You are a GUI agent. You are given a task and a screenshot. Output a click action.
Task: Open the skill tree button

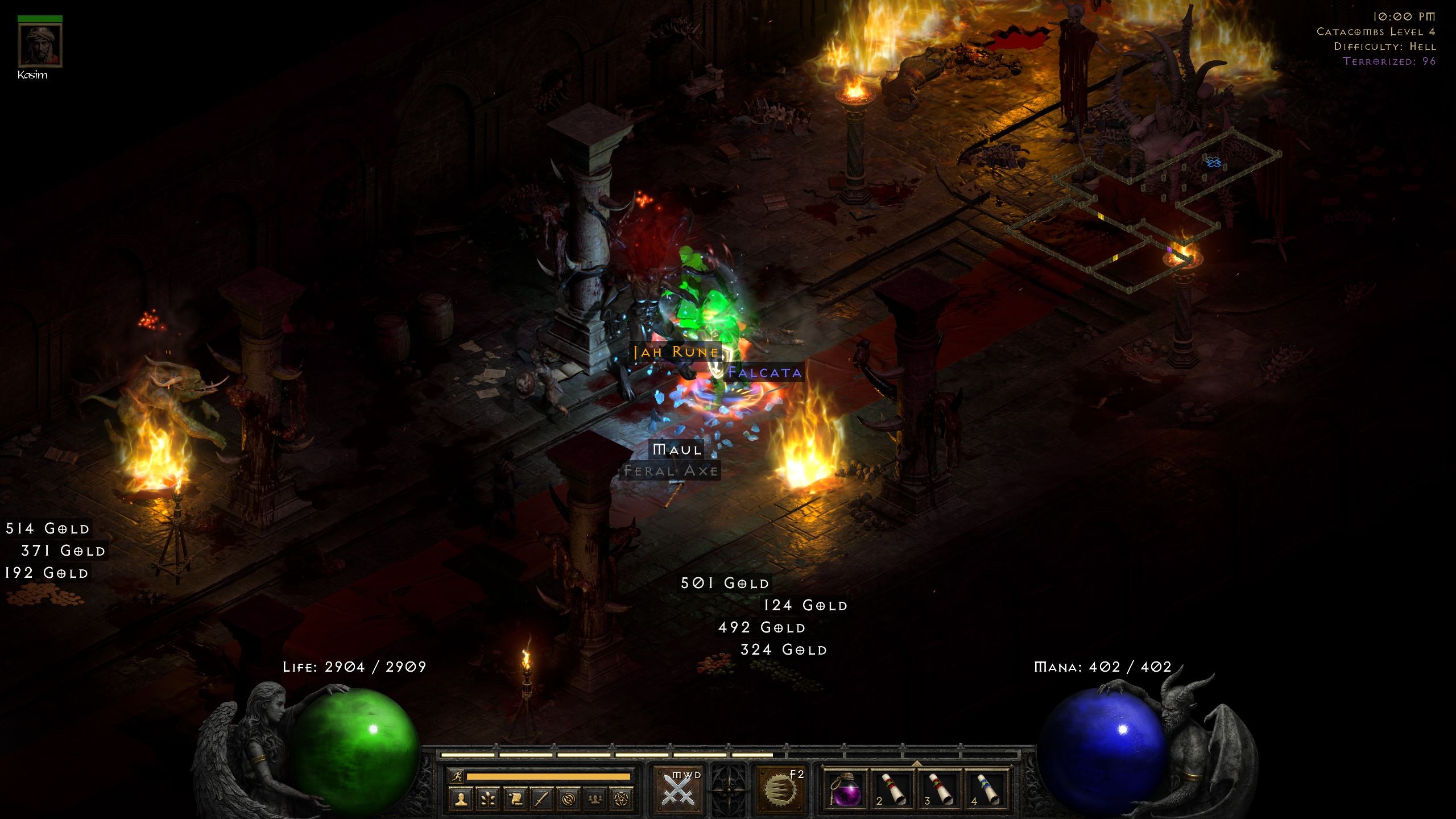coord(488,799)
